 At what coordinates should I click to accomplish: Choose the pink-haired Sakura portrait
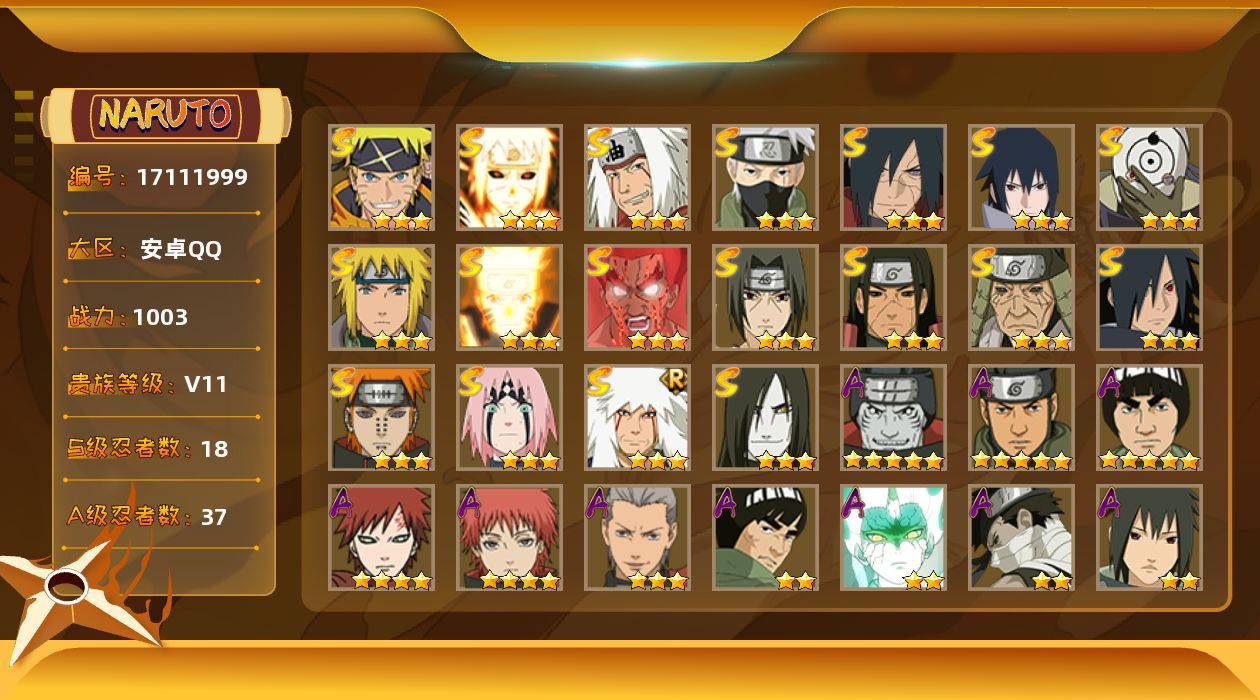click(509, 417)
